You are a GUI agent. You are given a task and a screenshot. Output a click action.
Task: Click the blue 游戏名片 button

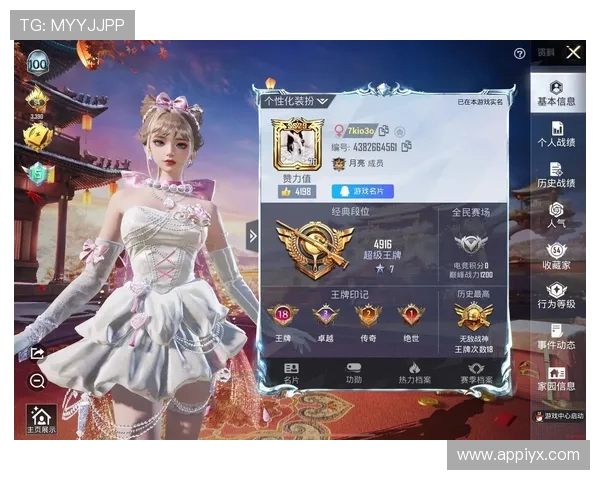pos(362,191)
